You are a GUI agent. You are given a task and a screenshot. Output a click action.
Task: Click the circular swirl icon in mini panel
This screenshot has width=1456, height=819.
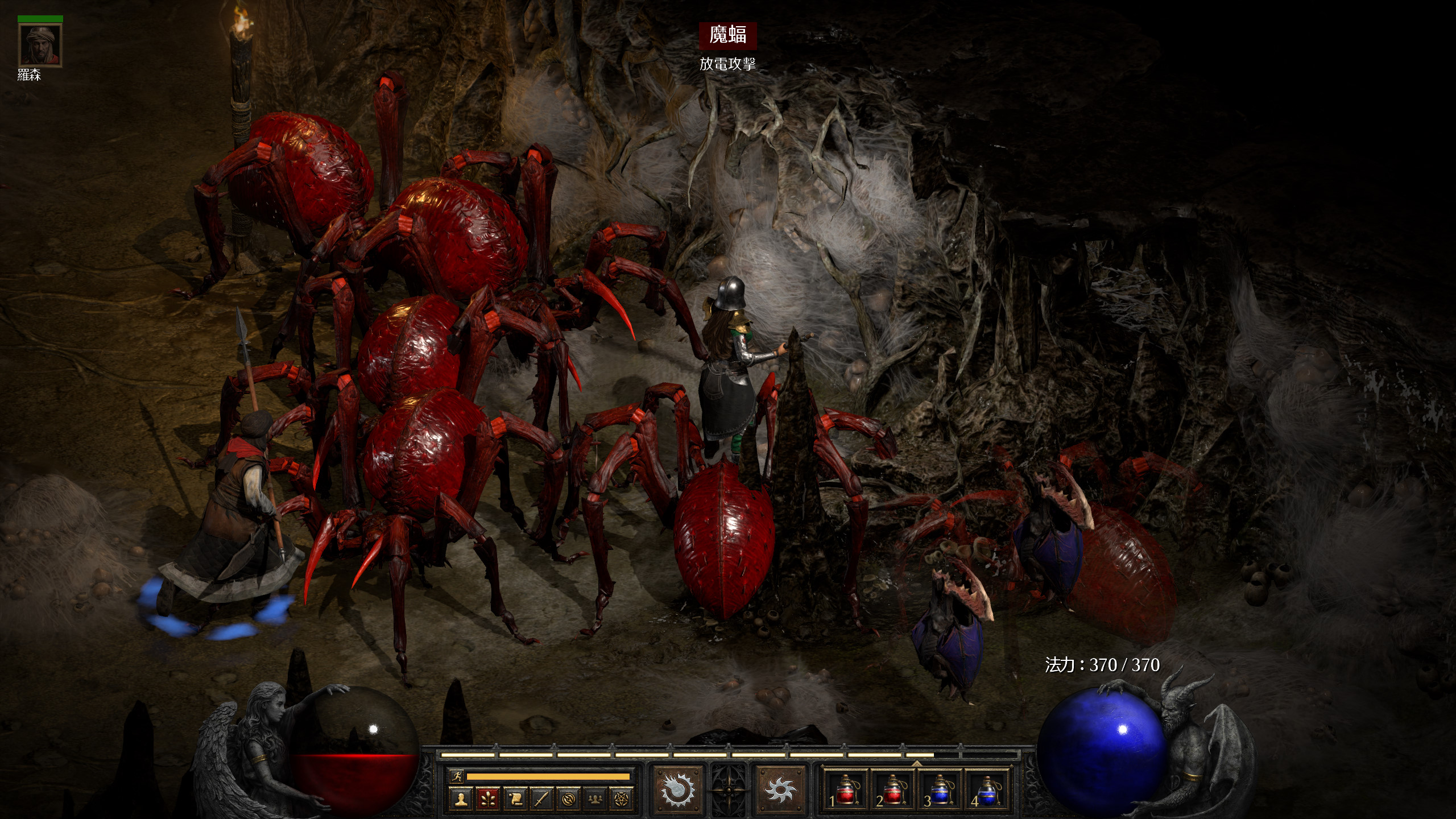pos(568,799)
